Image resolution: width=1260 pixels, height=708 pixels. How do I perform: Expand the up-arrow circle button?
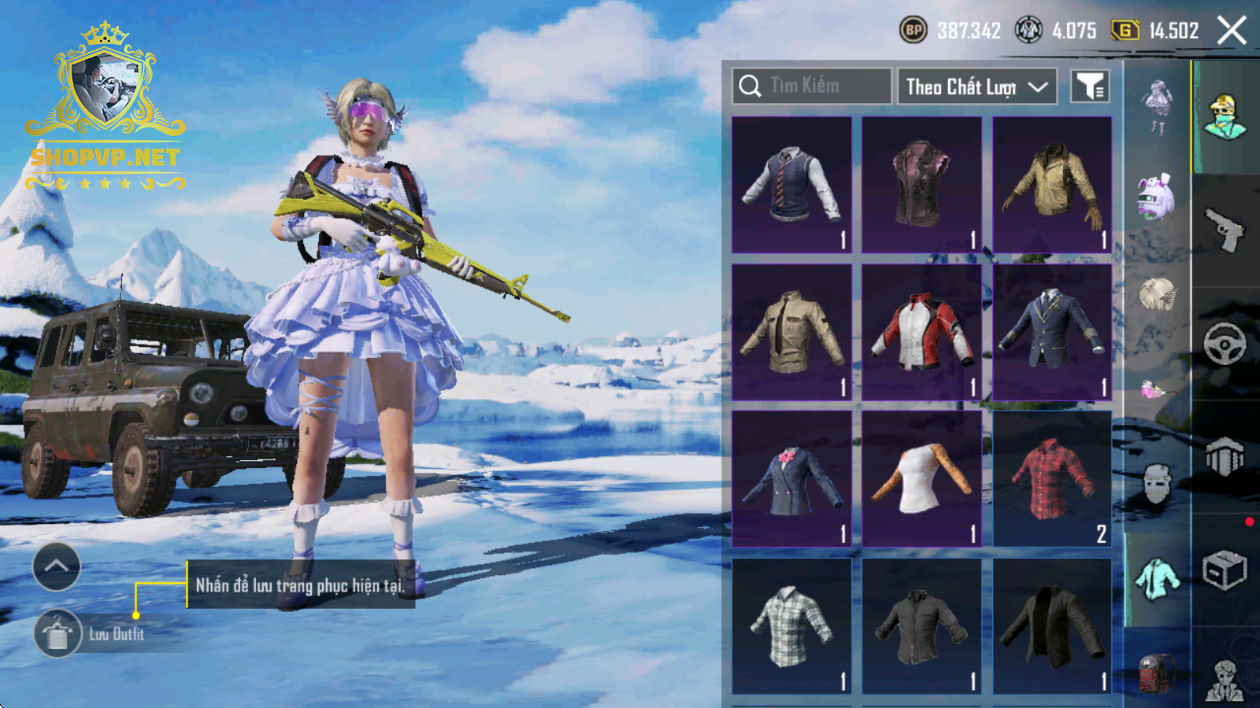pos(57,568)
